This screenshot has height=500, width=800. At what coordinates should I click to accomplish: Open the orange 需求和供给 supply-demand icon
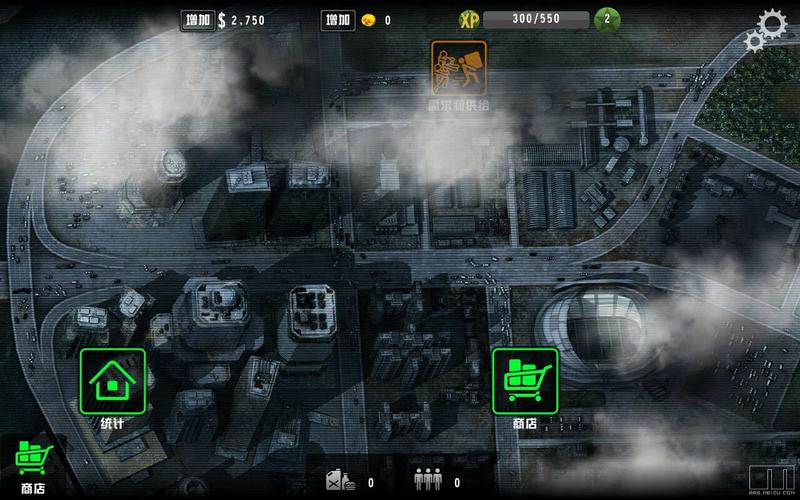[x=459, y=68]
